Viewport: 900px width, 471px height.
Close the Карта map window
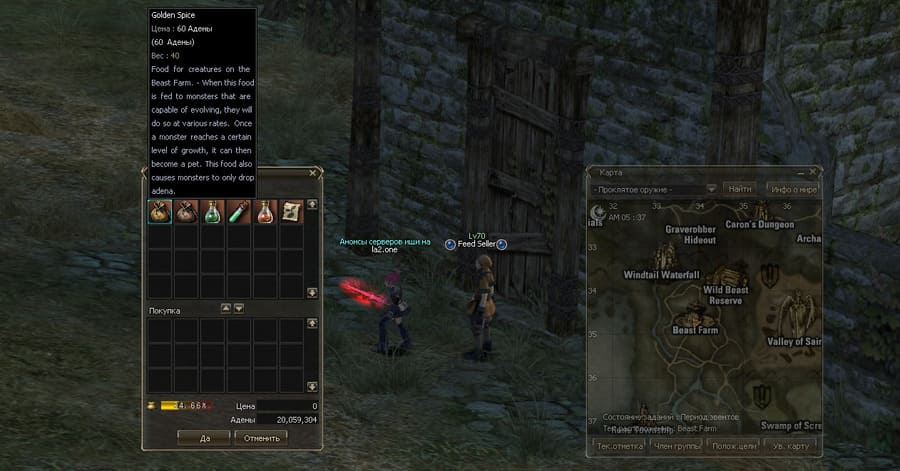click(812, 172)
